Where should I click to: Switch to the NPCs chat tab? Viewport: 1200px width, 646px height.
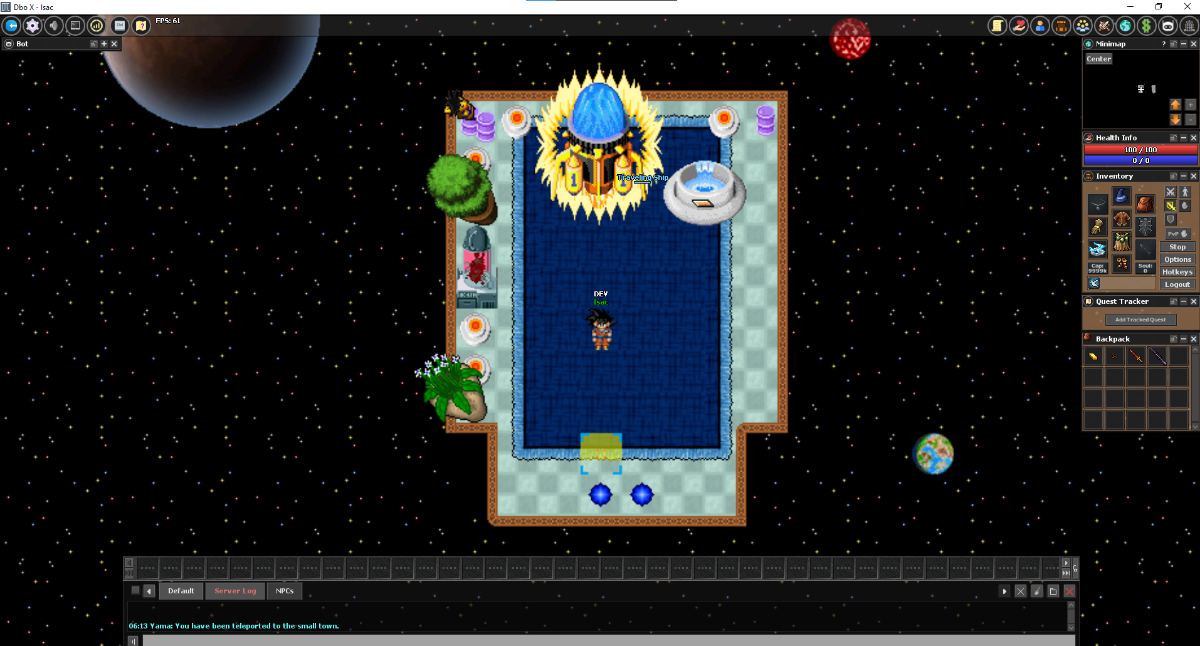click(285, 591)
